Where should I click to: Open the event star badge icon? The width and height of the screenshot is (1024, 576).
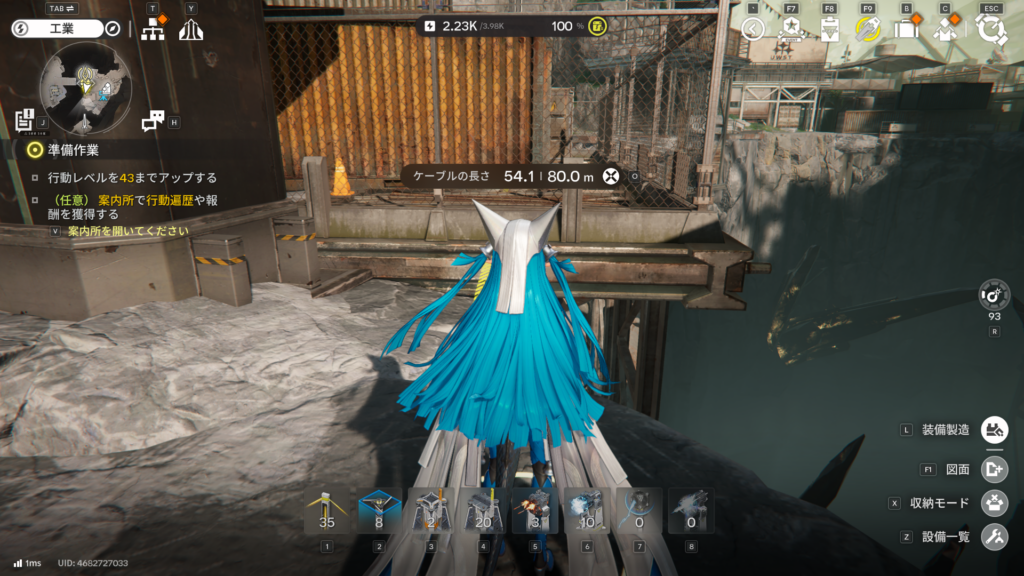coord(790,29)
